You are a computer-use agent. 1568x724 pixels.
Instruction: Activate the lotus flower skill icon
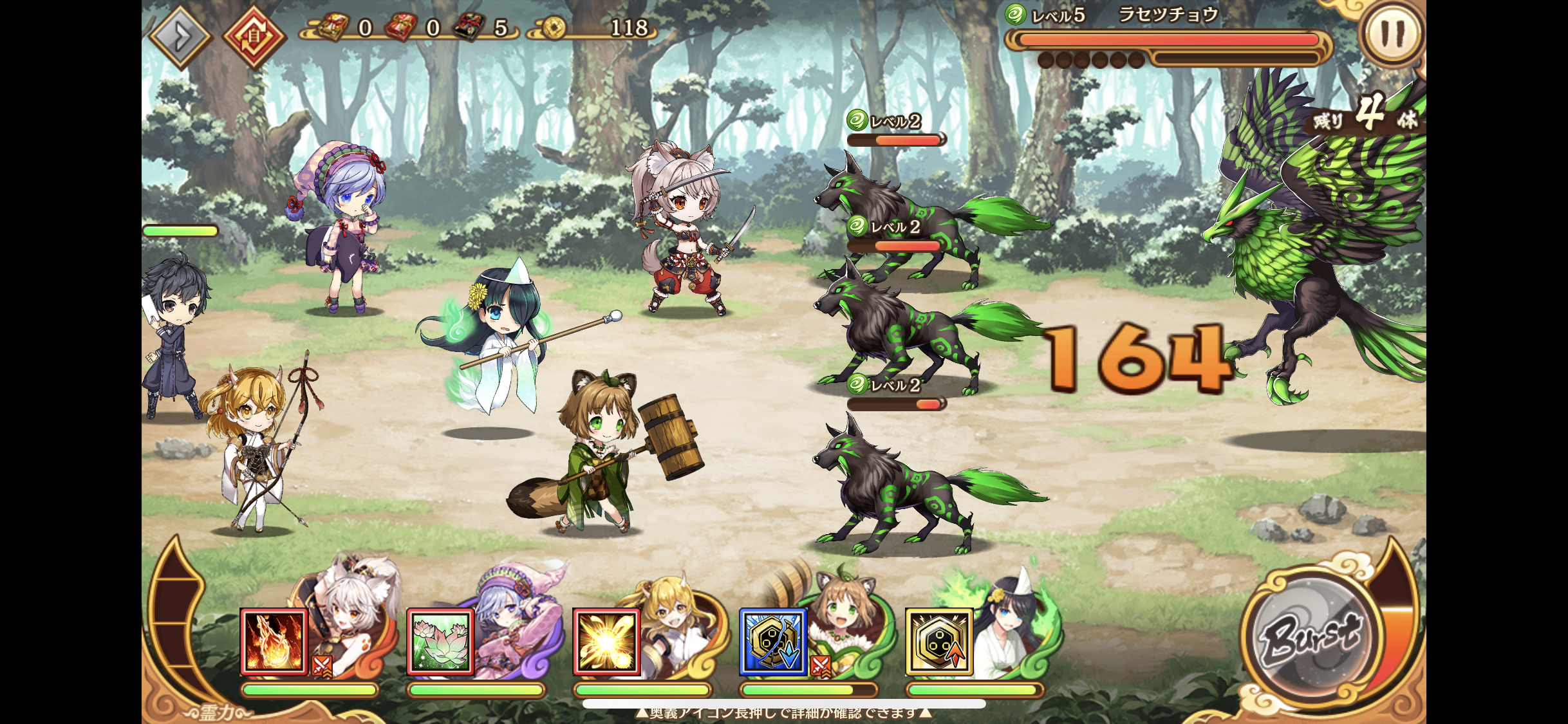pyautogui.click(x=440, y=642)
